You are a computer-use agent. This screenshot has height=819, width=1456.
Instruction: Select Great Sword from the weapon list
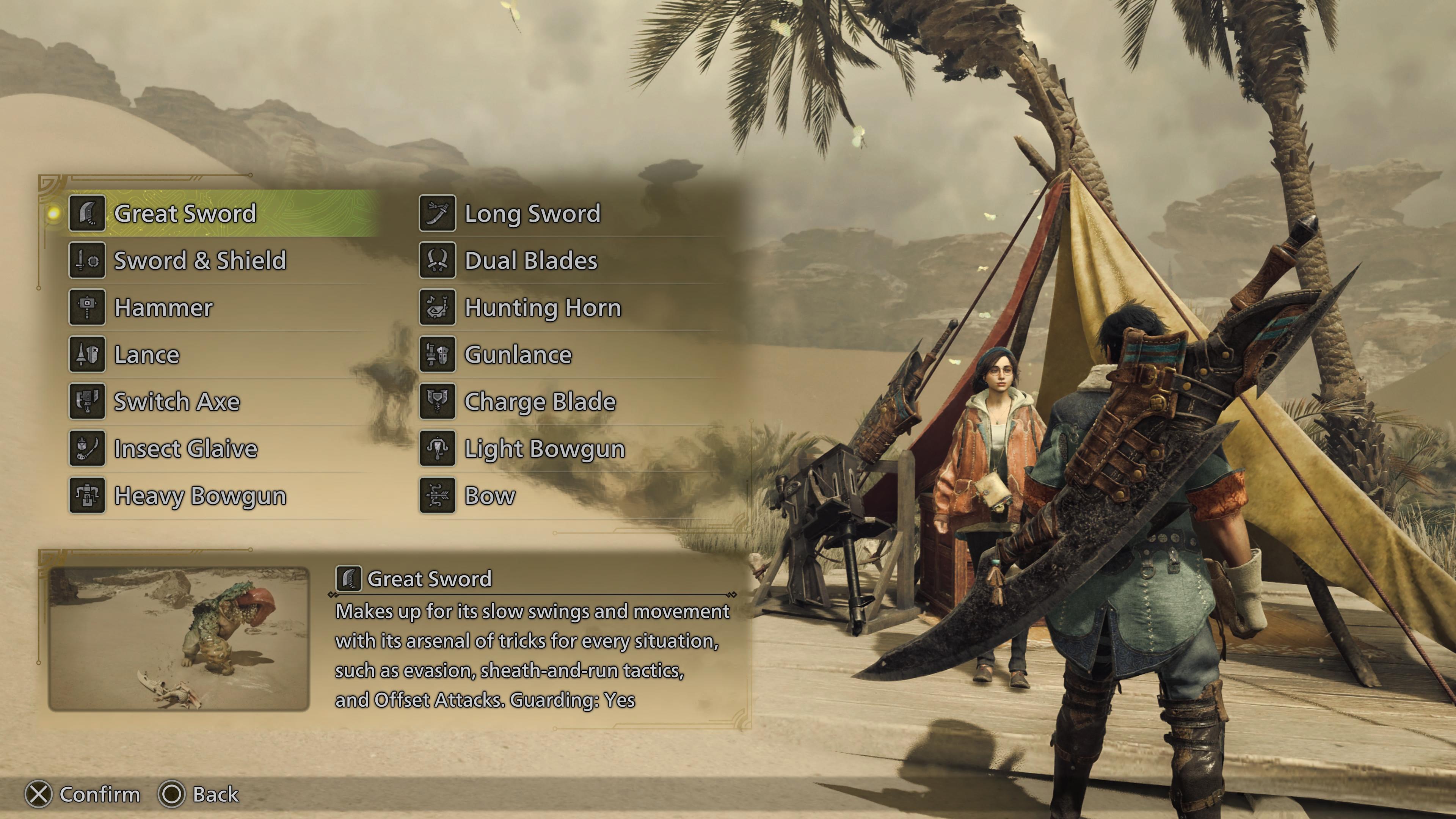coord(185,213)
